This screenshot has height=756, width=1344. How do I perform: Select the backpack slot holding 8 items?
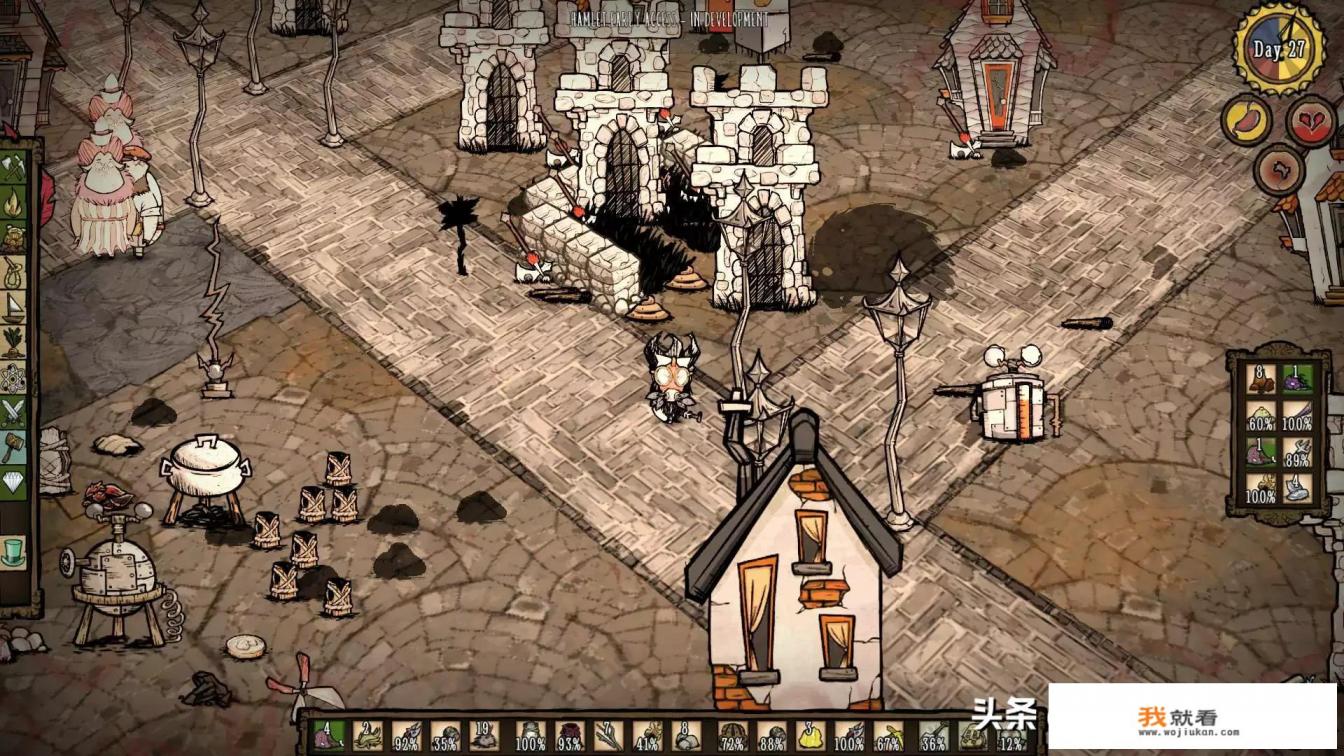click(x=1261, y=379)
